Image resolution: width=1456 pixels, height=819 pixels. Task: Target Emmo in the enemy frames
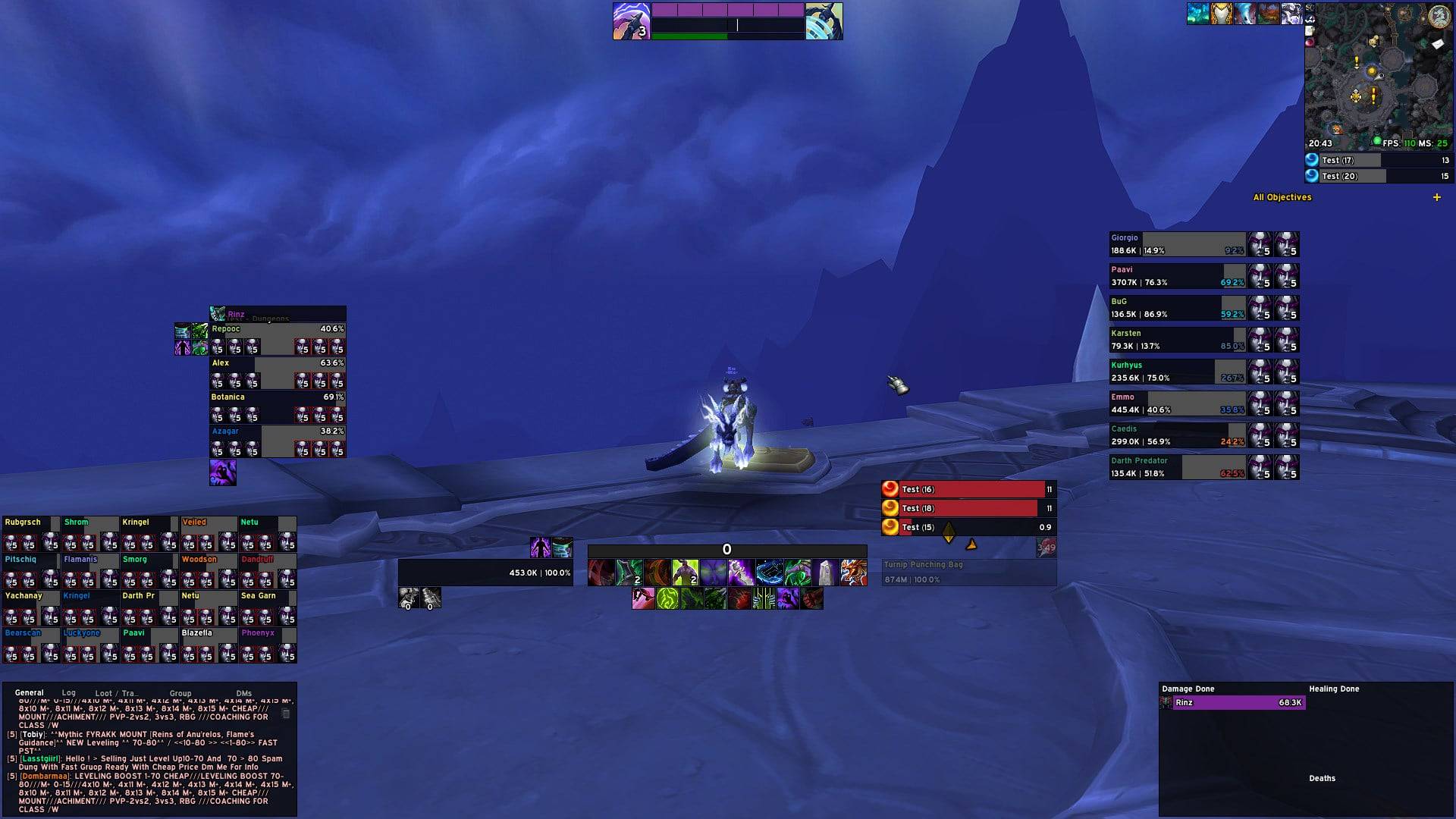[1176, 403]
